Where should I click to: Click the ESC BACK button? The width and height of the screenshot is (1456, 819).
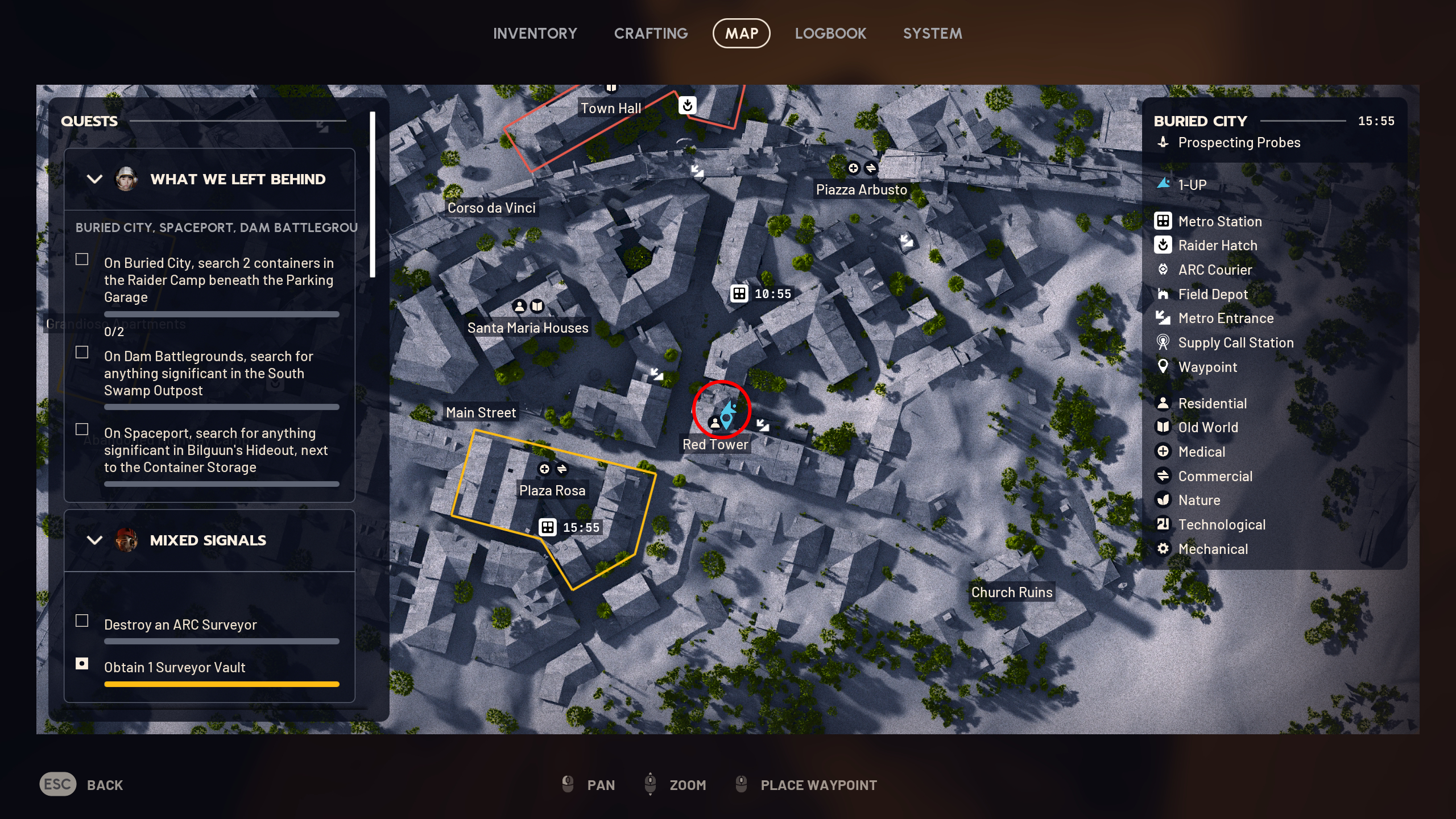point(57,784)
